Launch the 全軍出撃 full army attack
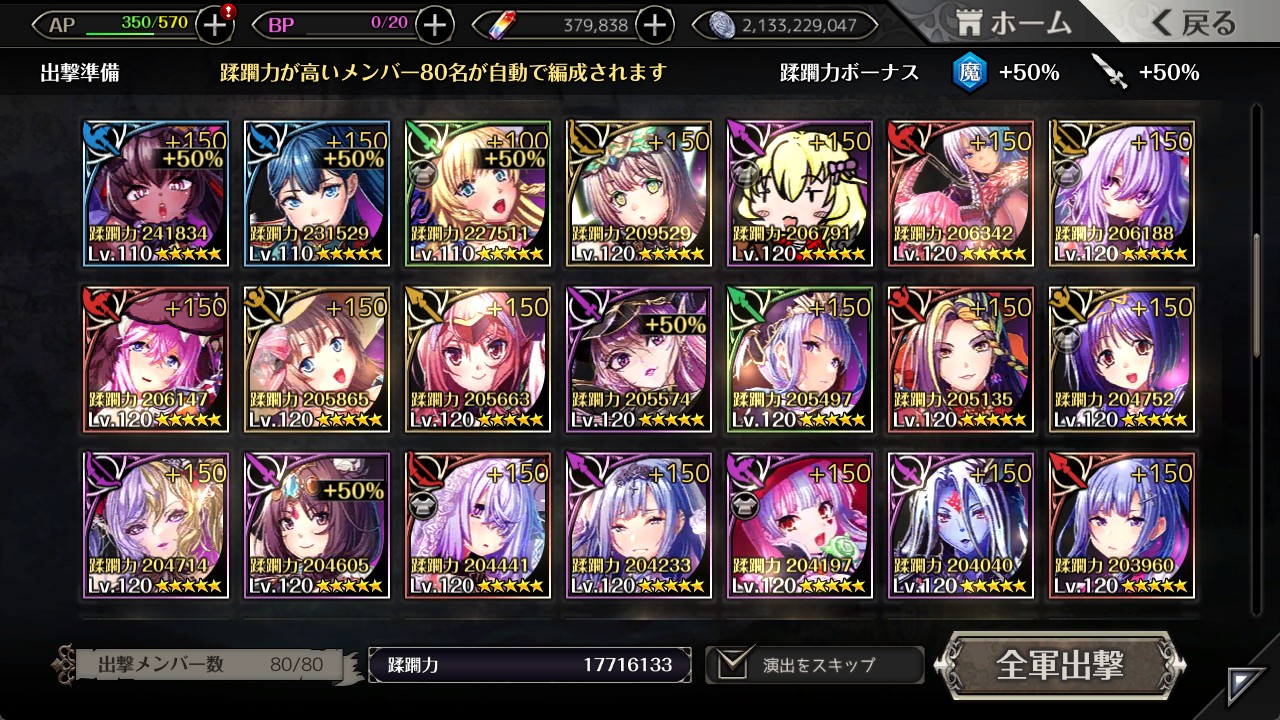Screen dimensions: 1280x720 pos(1060,665)
